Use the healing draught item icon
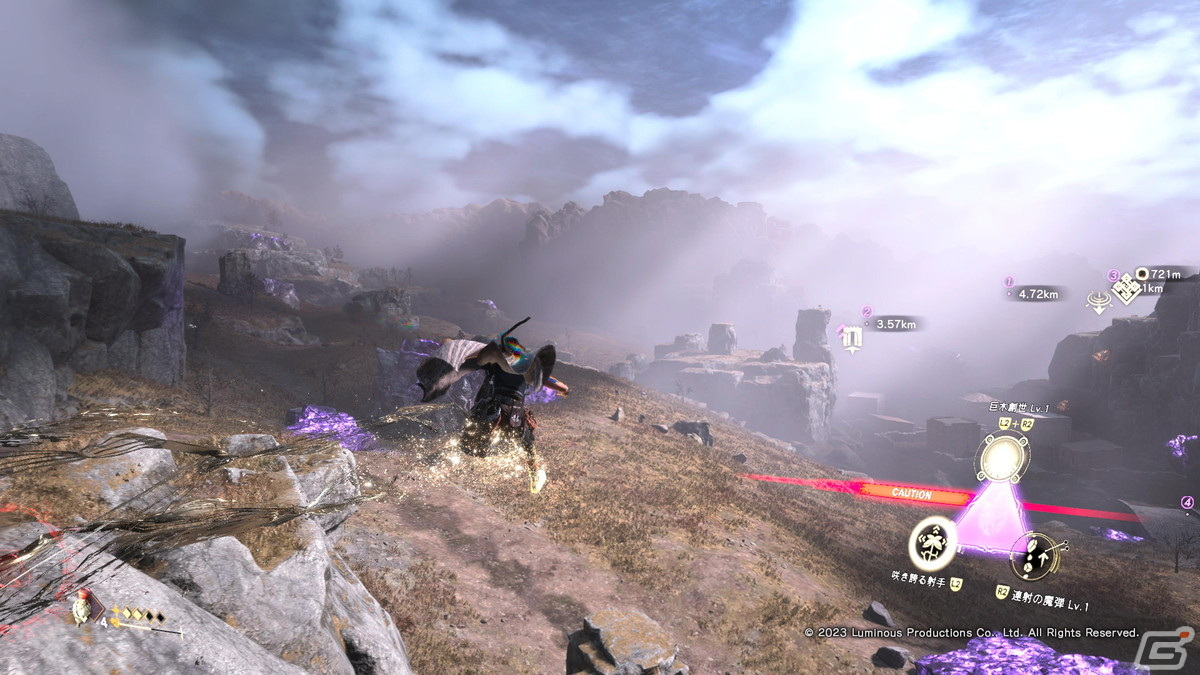Image resolution: width=1200 pixels, height=675 pixels. [82, 608]
